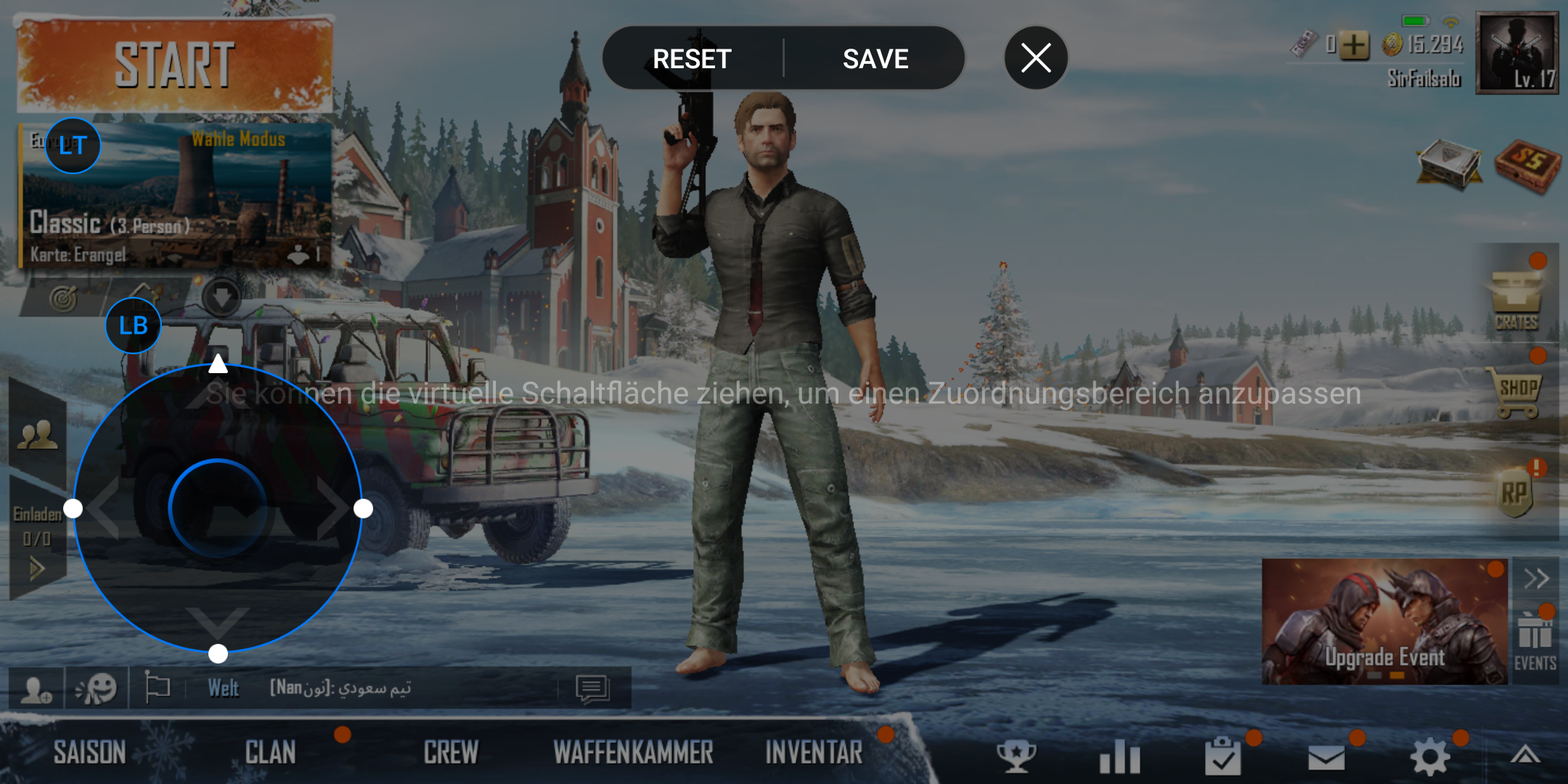This screenshot has width=1568, height=784.
Task: Switch to the CREW tab
Action: tap(451, 753)
